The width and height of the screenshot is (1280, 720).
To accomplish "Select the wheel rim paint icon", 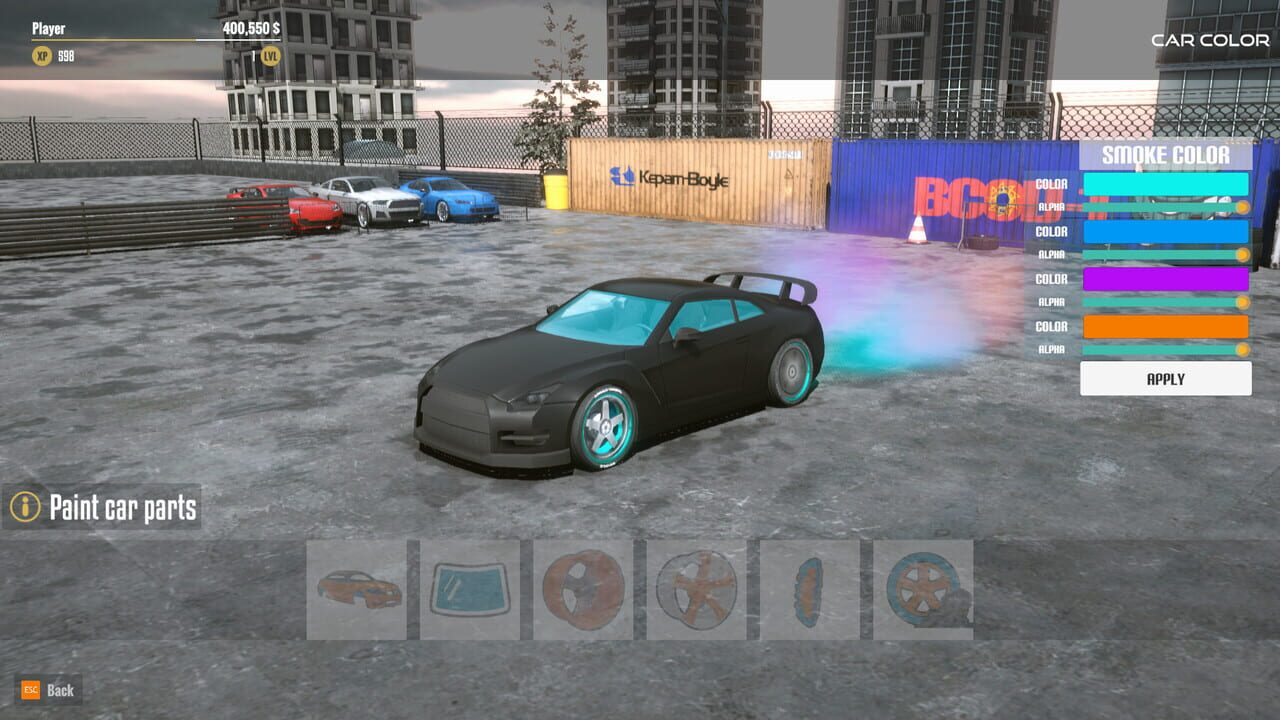I will click(698, 590).
